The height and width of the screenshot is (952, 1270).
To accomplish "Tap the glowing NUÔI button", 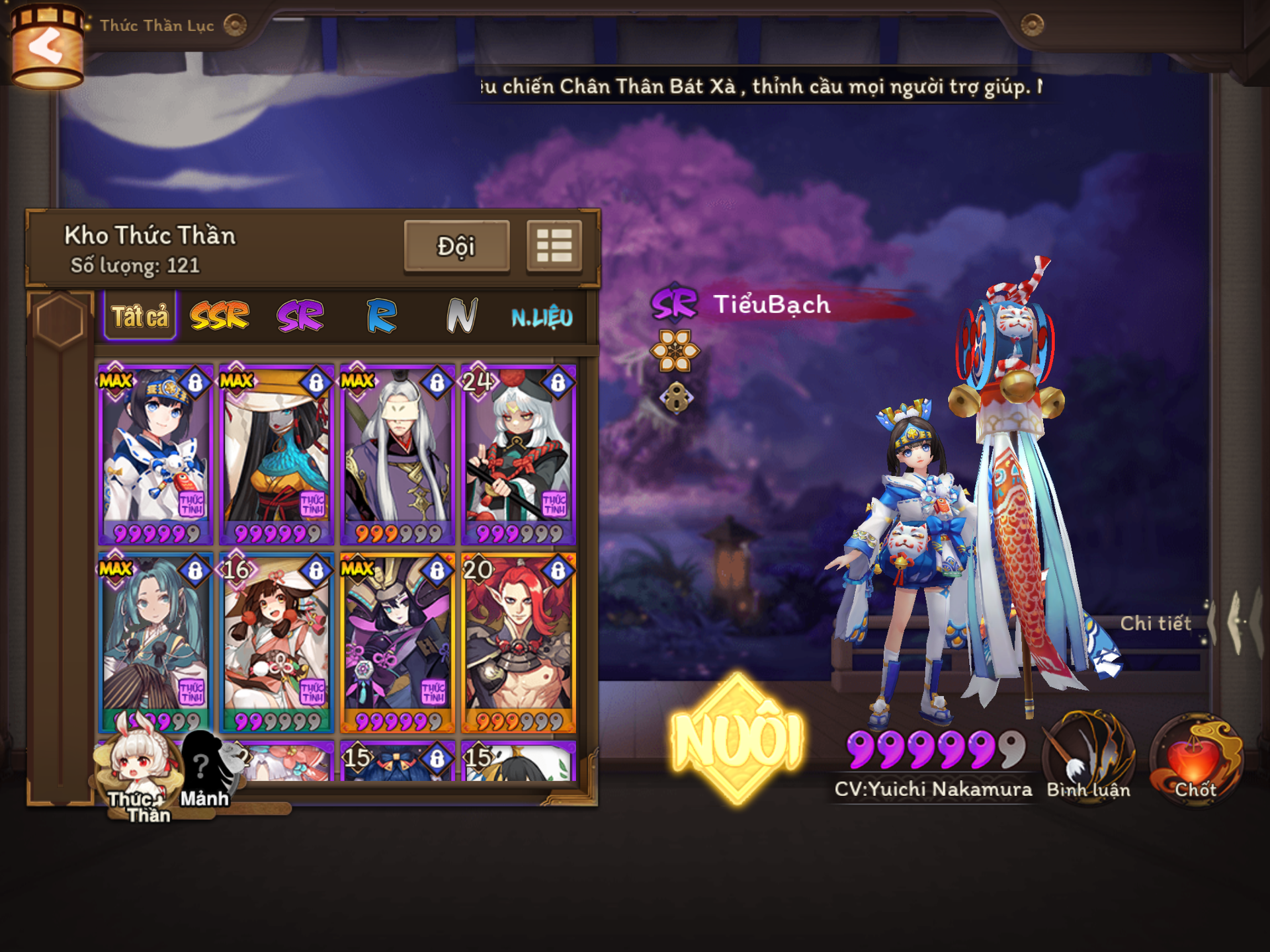I will coord(737,739).
